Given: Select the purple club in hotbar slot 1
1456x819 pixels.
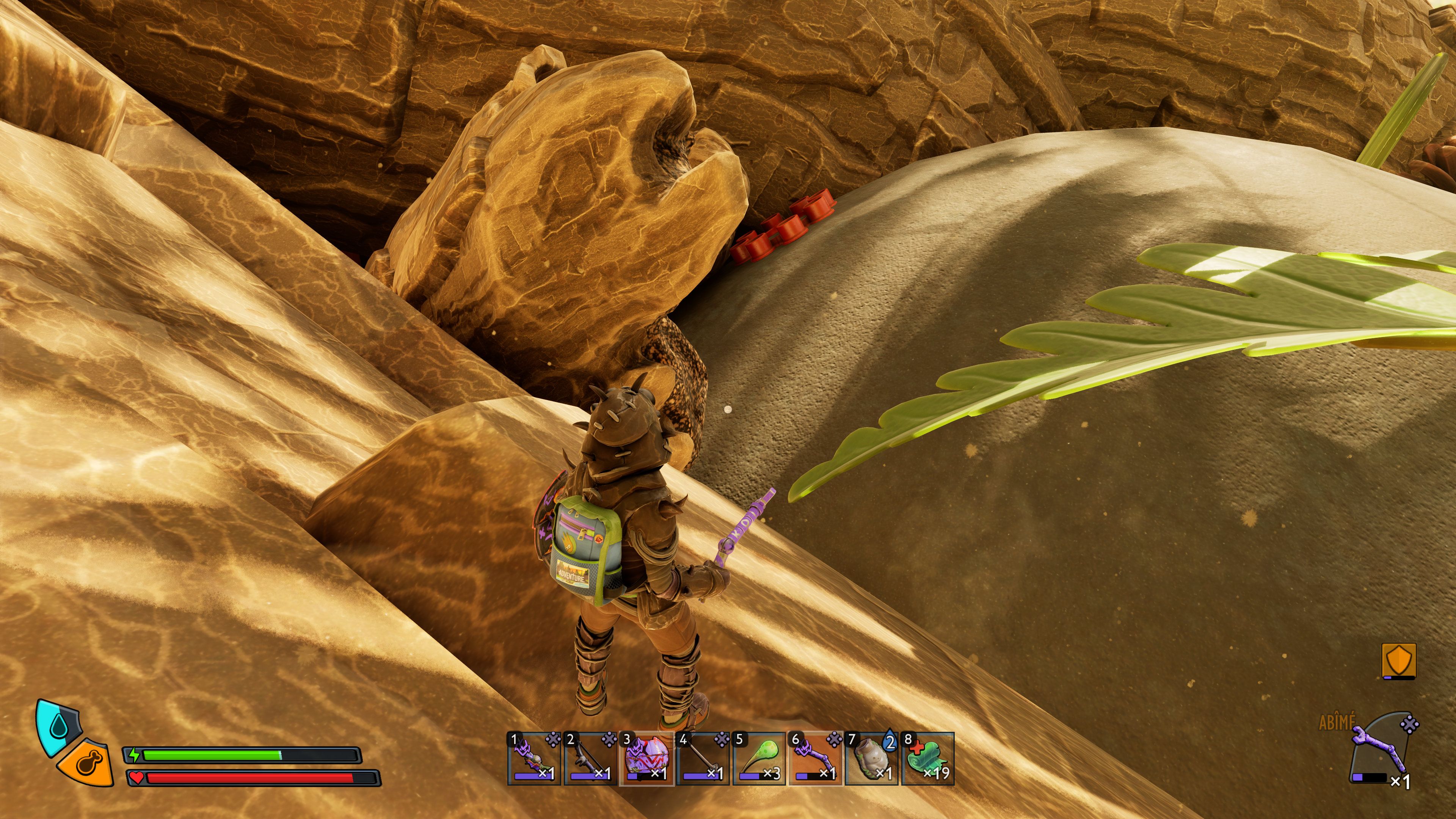Looking at the screenshot, I should point(533,758).
